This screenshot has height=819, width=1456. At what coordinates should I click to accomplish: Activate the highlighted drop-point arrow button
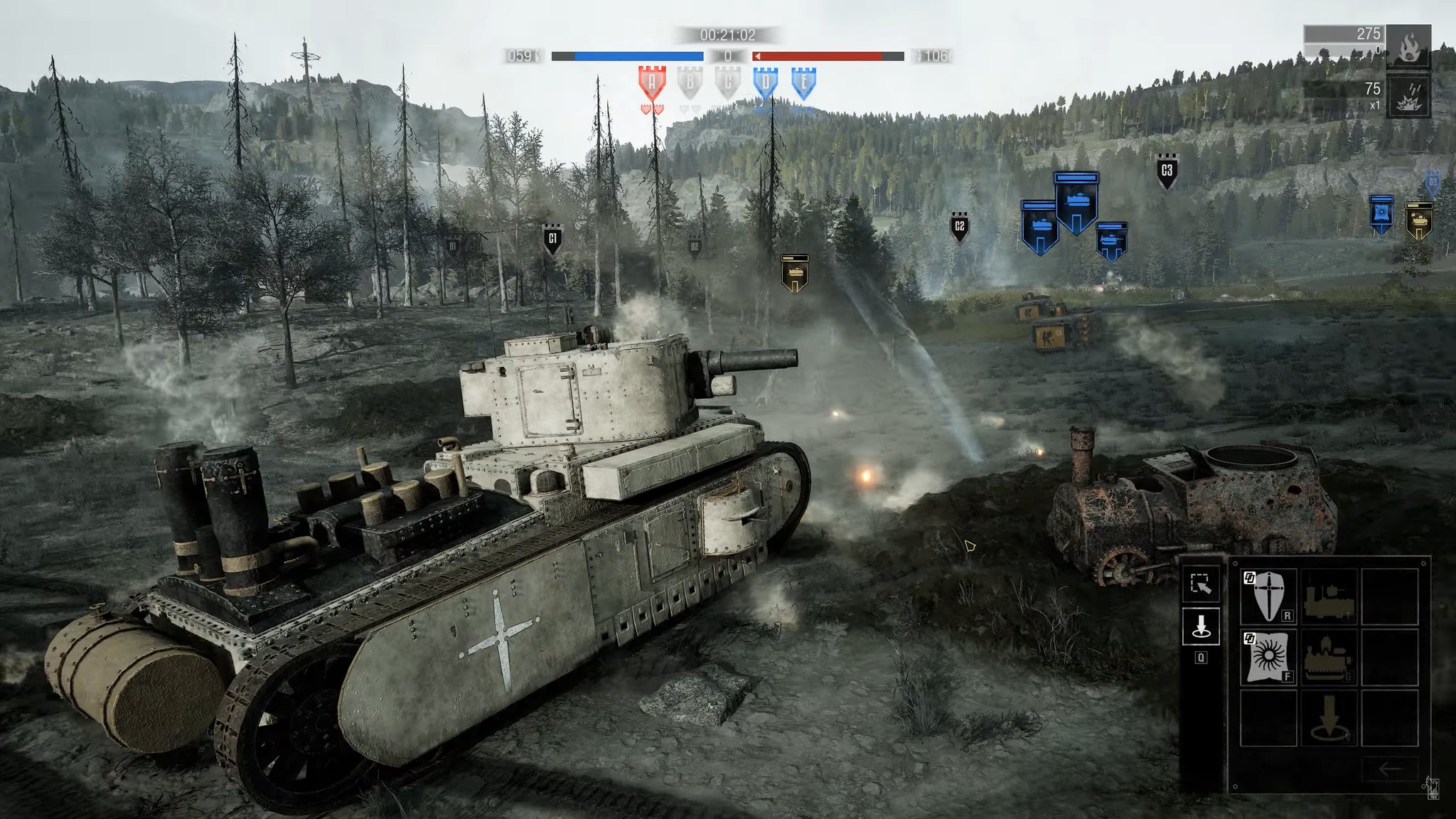pos(1201,627)
